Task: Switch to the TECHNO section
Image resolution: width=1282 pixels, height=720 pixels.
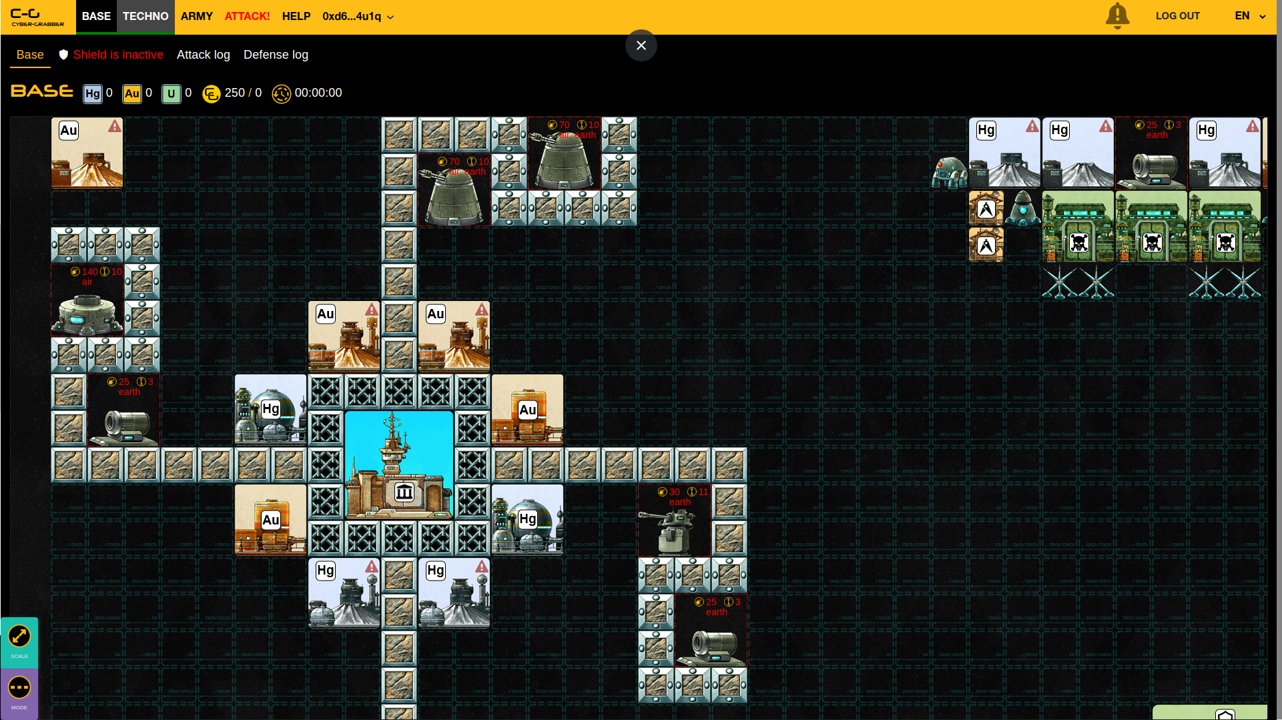Action: tap(145, 17)
